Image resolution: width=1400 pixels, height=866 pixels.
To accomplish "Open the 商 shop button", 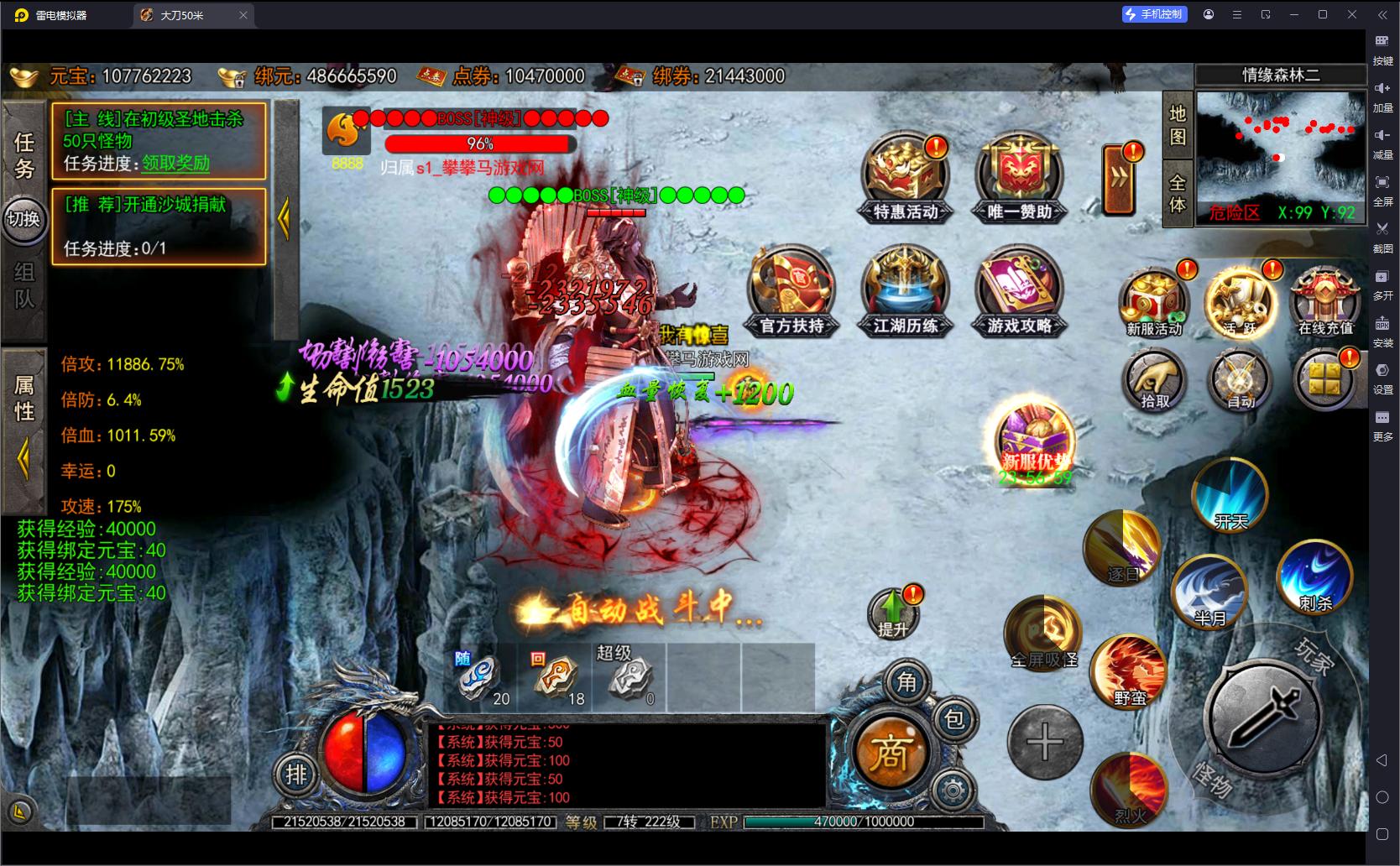I will (890, 751).
